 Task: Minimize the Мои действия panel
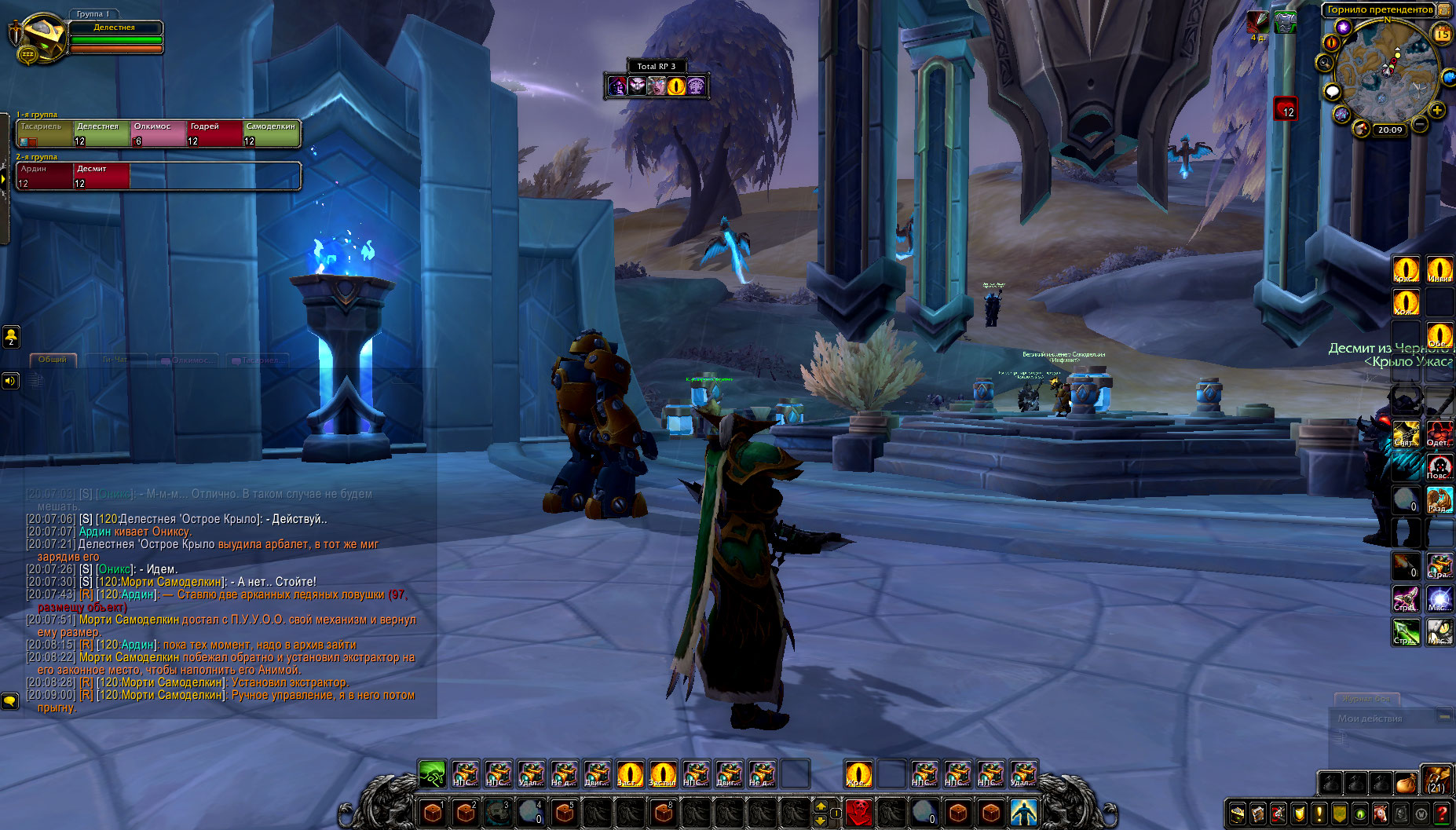tap(1443, 717)
